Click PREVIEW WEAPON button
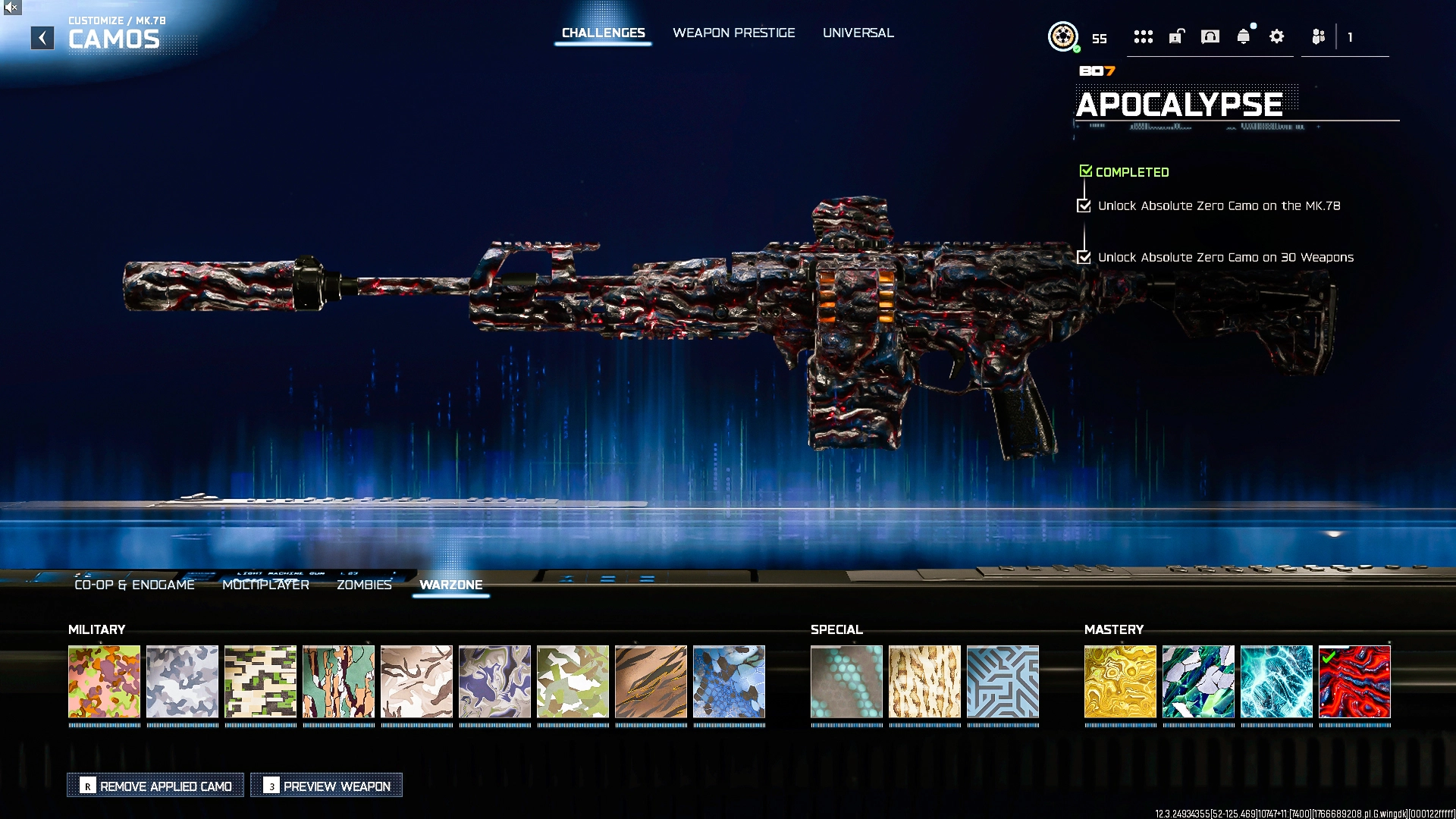Screen dimensions: 1456x819 (325, 786)
